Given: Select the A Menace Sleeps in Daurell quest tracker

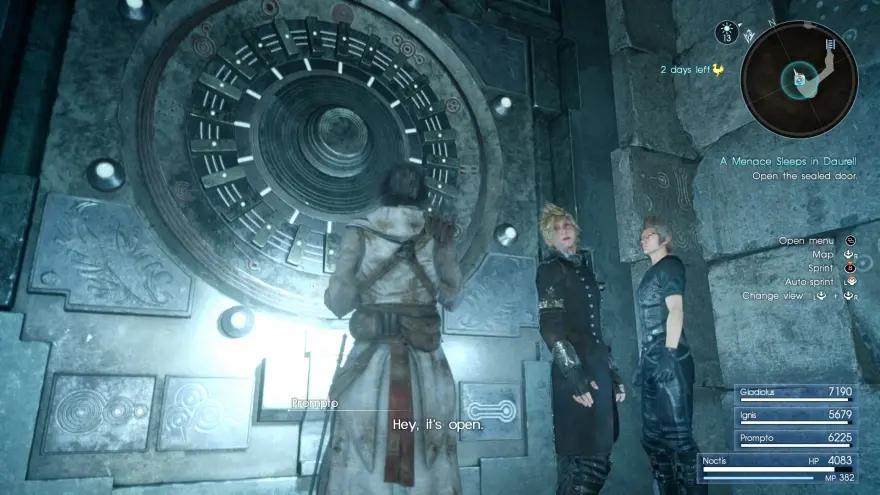Looking at the screenshot, I should click(789, 160).
